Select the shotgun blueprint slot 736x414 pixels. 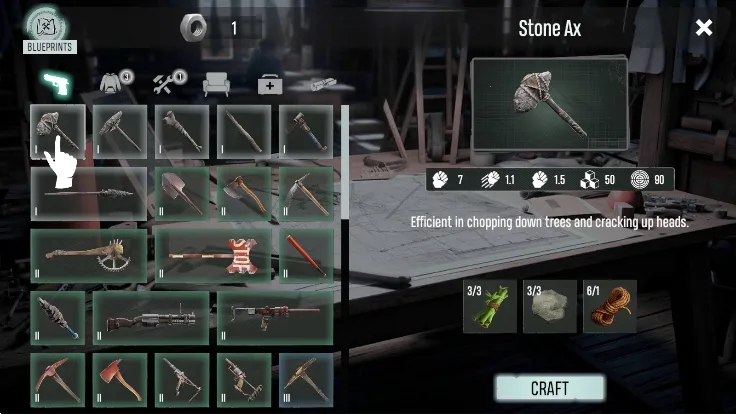pyautogui.click(x=150, y=317)
